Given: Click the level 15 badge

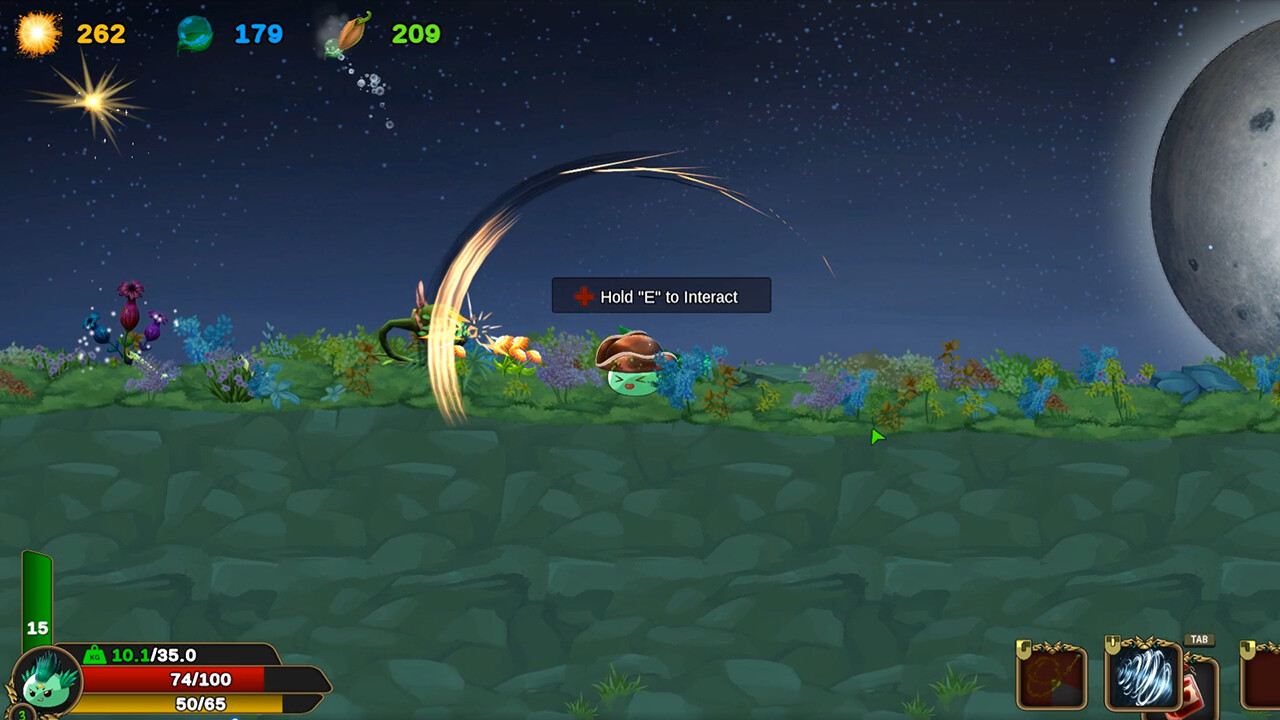Looking at the screenshot, I should (36, 627).
